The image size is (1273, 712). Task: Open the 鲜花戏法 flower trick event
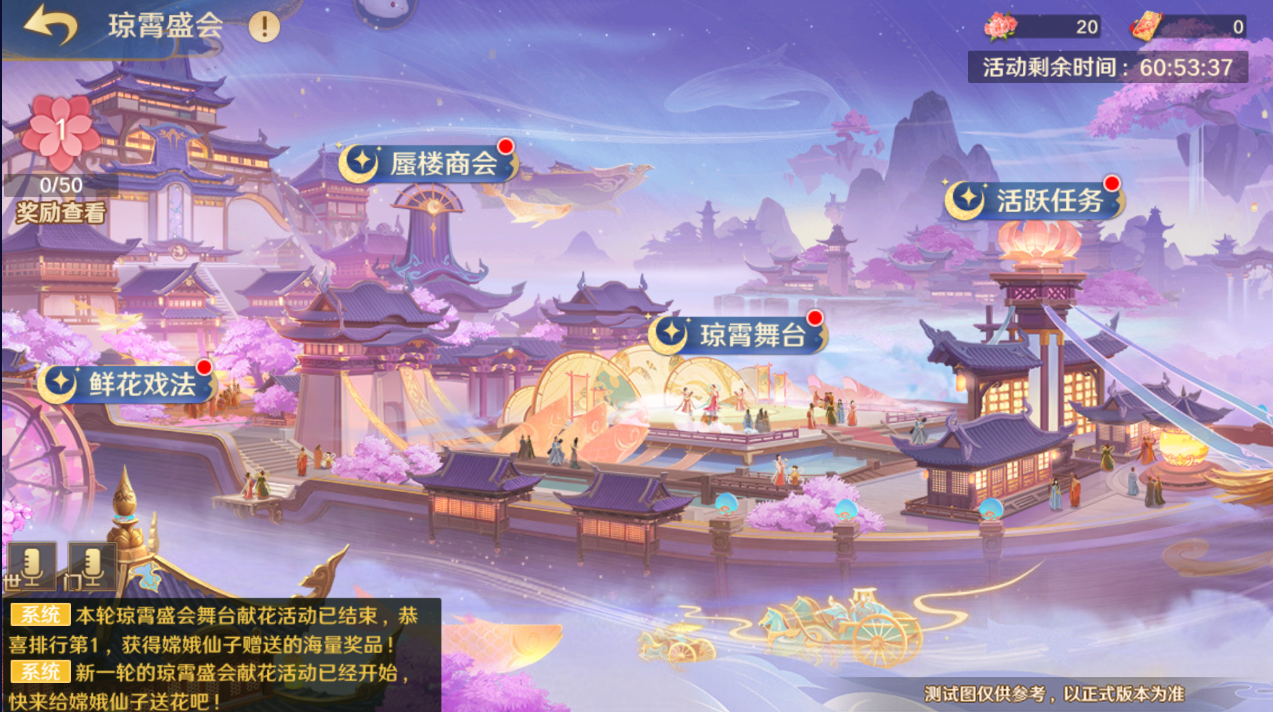pos(128,382)
